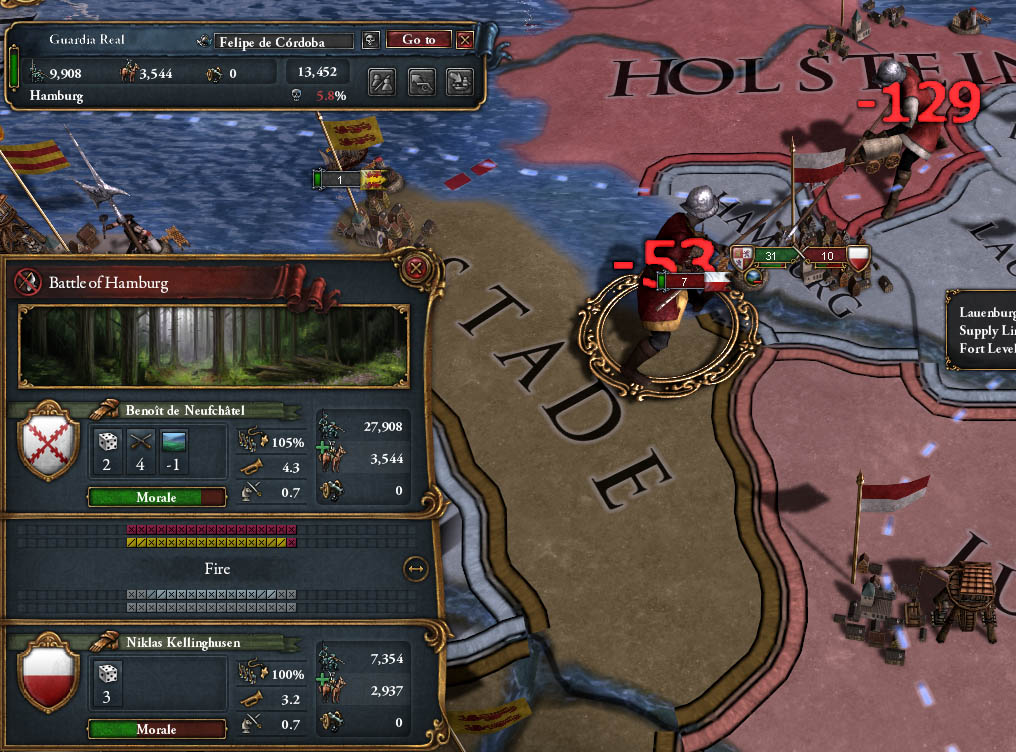Click the ship army action button
Screen dimensions: 1016x752
[459, 82]
